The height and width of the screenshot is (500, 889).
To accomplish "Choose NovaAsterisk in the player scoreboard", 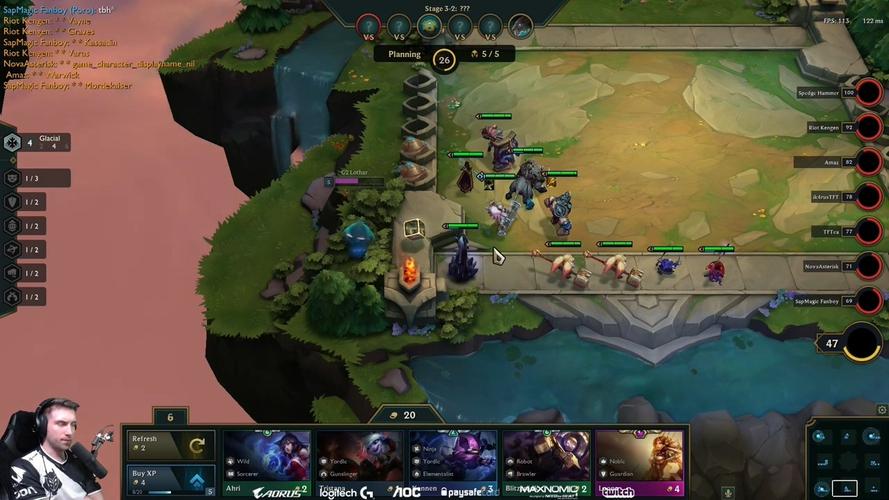I will point(870,266).
